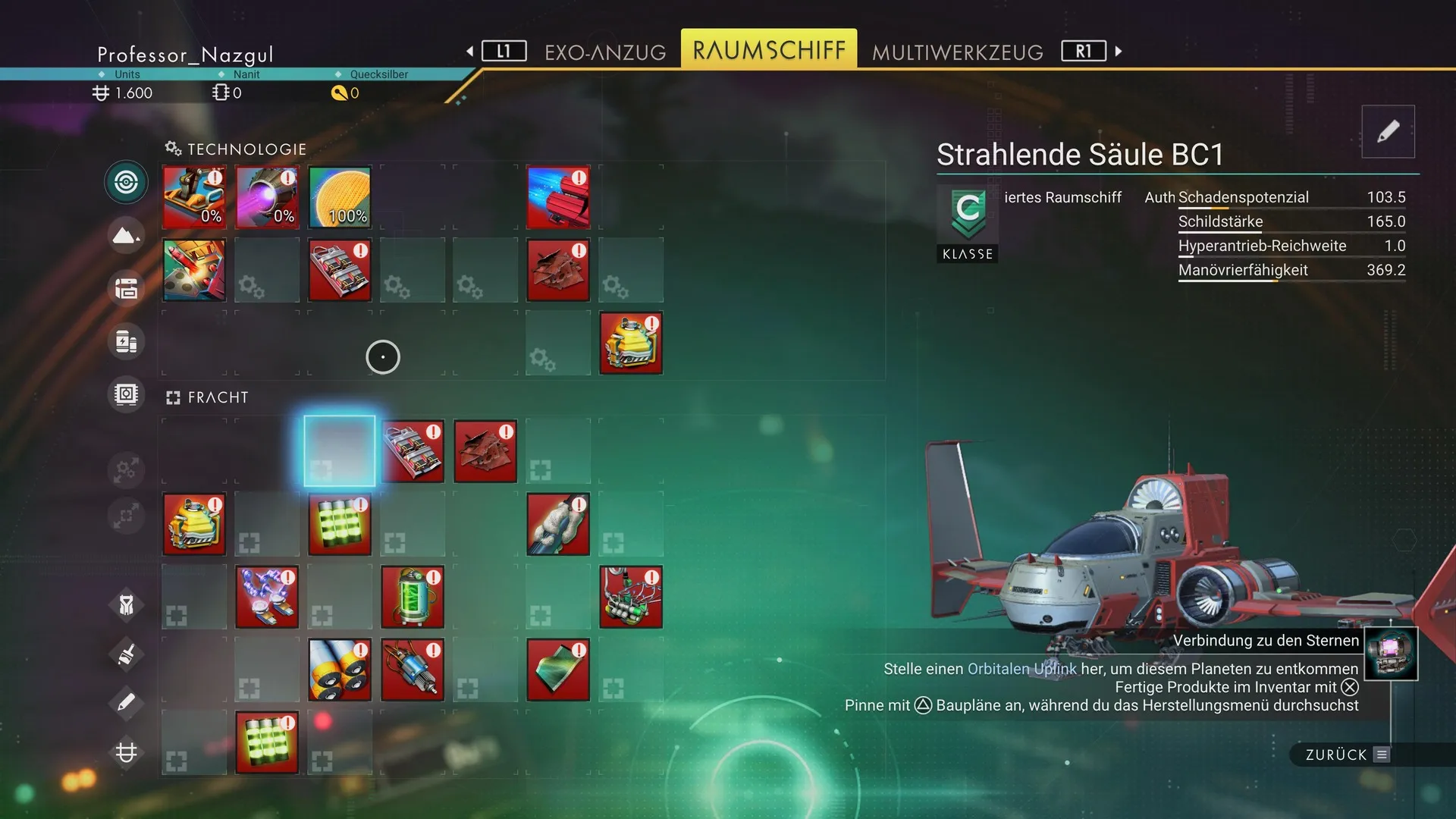Pick the green battery canister cargo item
The width and height of the screenshot is (1456, 819).
(x=413, y=597)
